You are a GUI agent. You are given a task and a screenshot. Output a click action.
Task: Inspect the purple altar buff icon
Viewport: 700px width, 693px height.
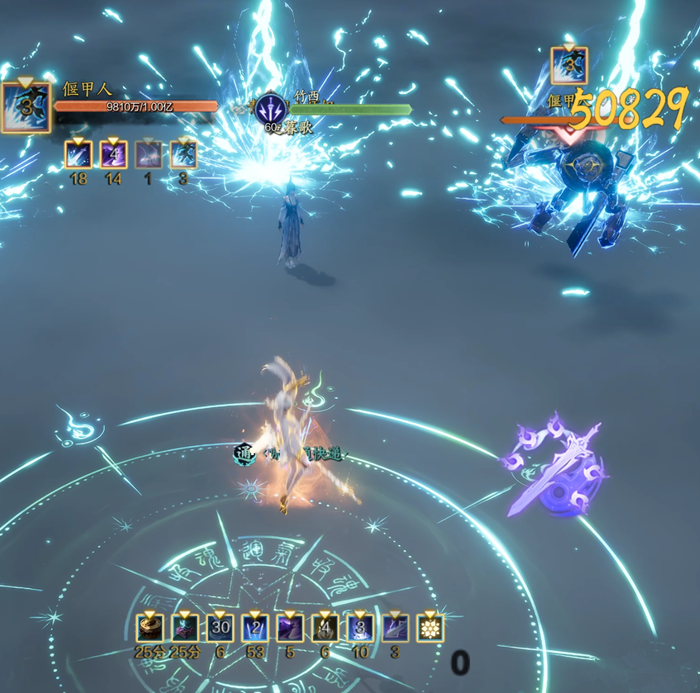185,628
